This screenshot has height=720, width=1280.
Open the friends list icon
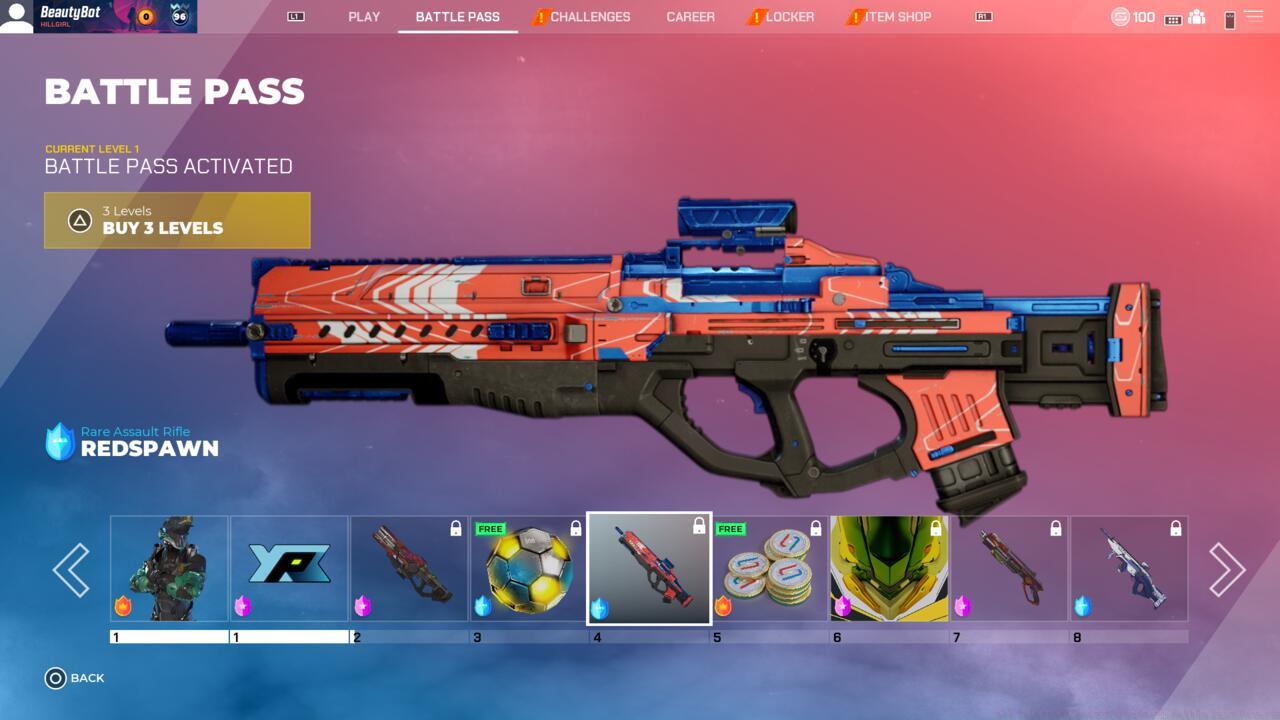[x=1196, y=18]
